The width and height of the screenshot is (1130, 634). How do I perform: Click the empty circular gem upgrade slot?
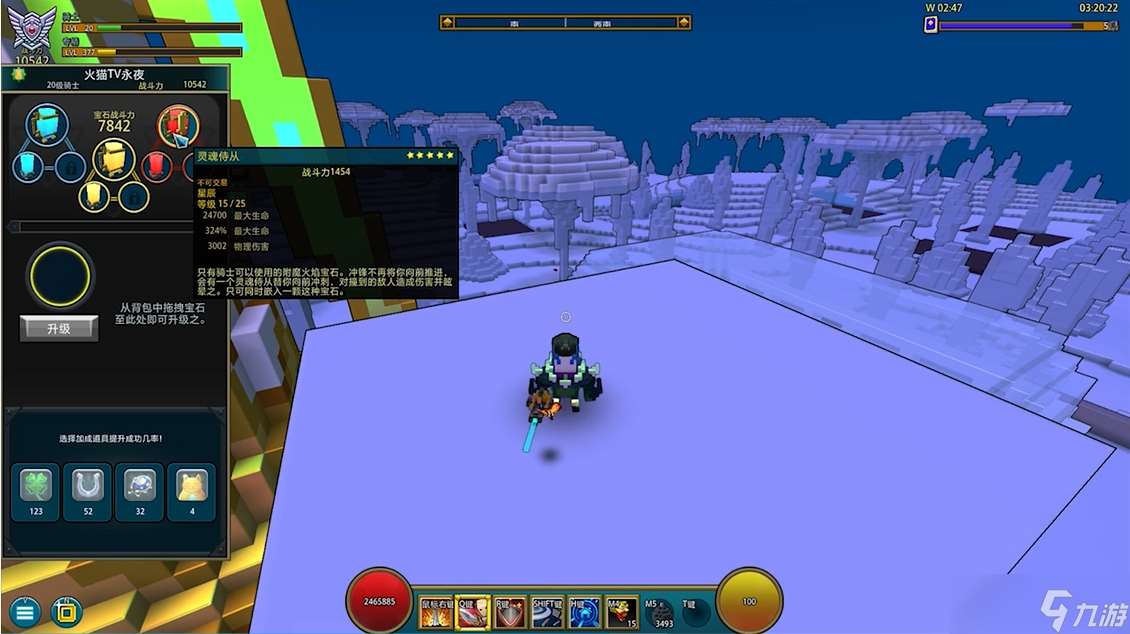click(59, 275)
